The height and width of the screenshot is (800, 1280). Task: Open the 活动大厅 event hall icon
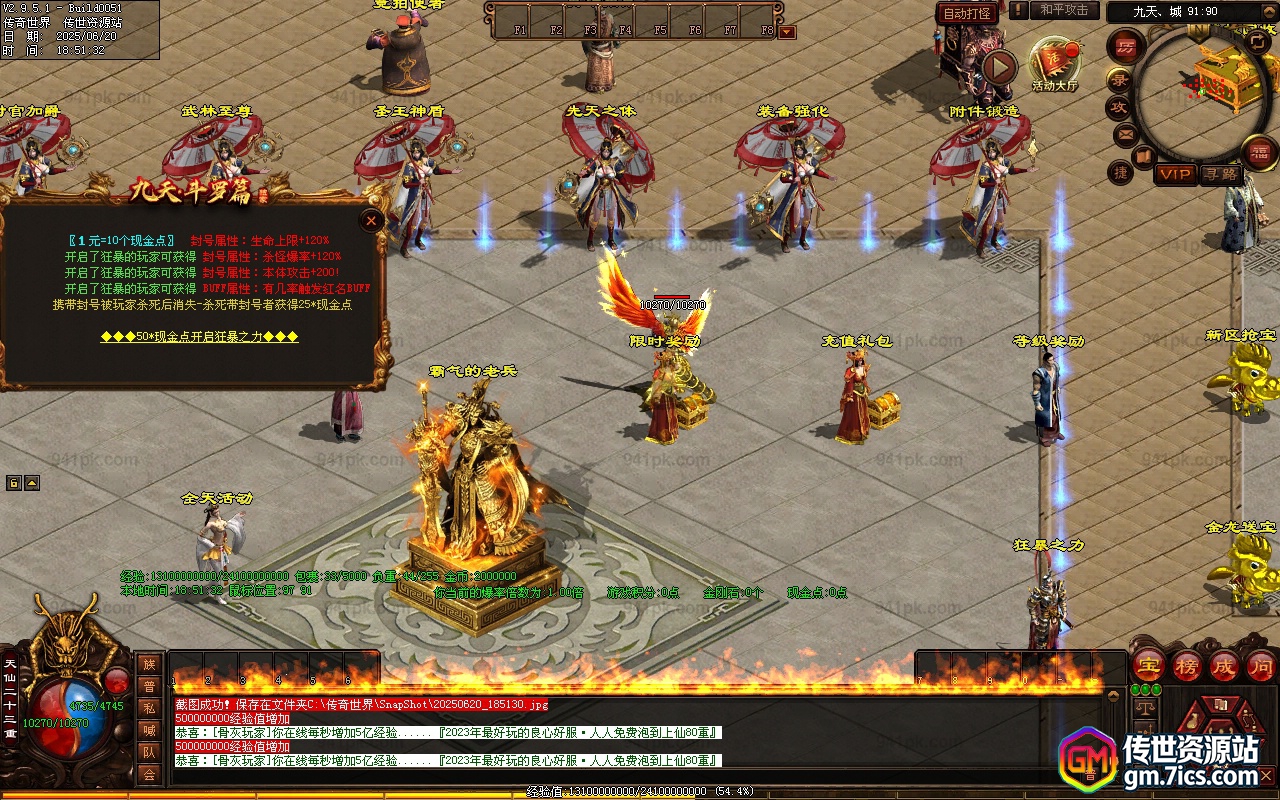coord(1054,64)
